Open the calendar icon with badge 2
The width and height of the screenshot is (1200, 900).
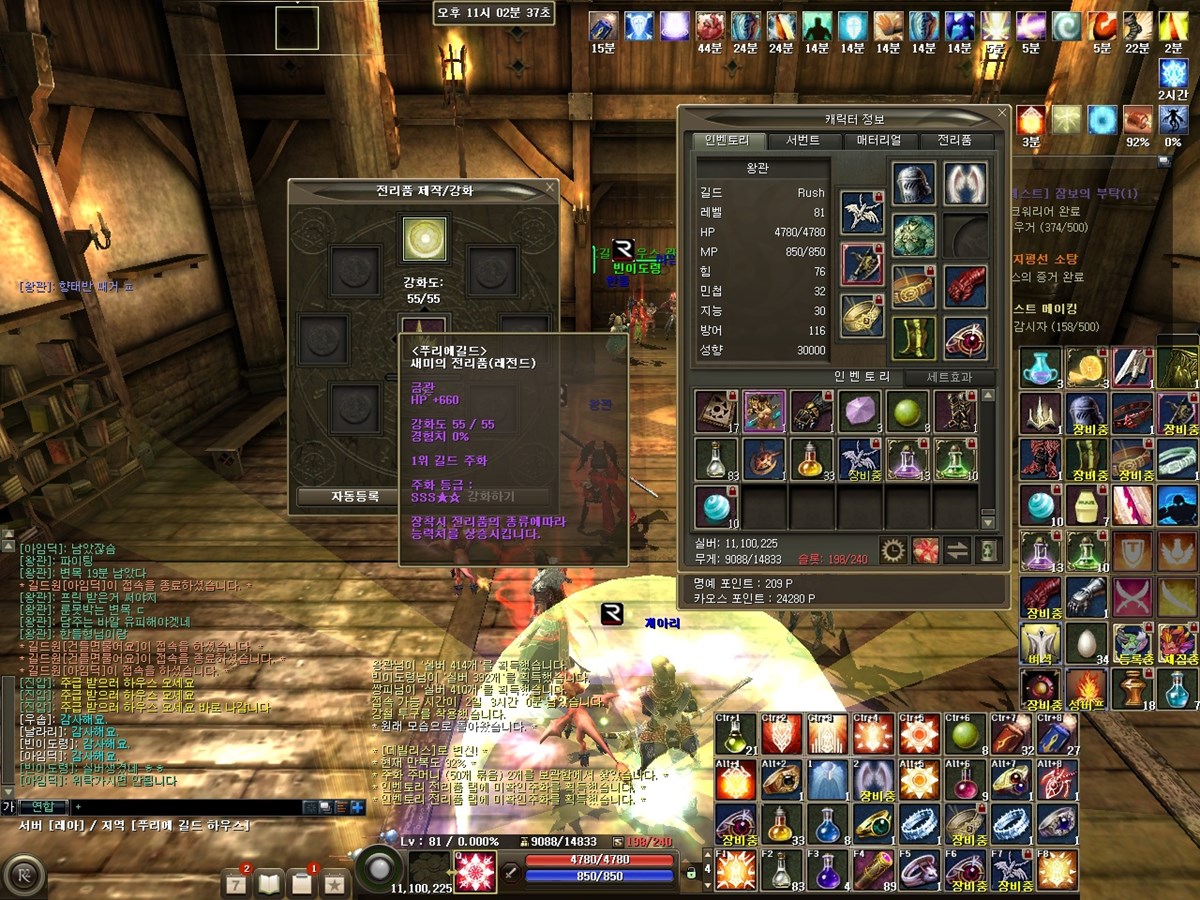point(236,883)
